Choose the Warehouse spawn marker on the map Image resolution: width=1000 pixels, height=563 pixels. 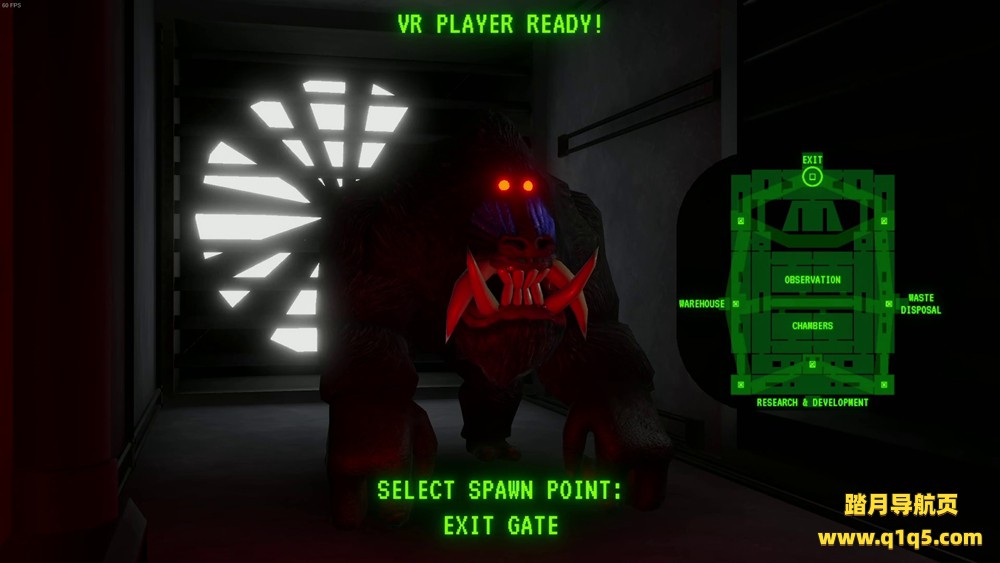736,303
